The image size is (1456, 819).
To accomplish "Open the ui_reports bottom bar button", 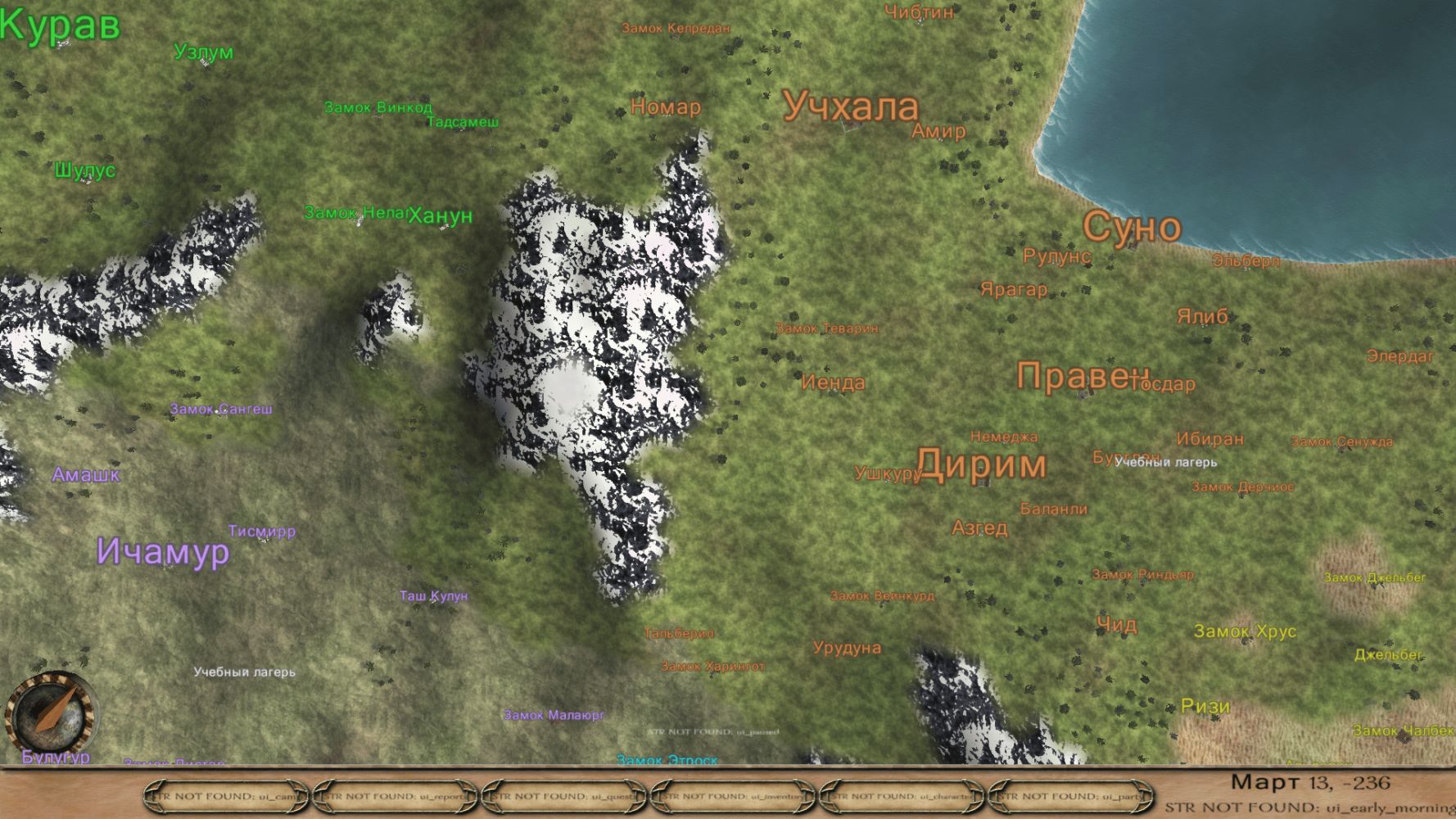I will point(396,796).
